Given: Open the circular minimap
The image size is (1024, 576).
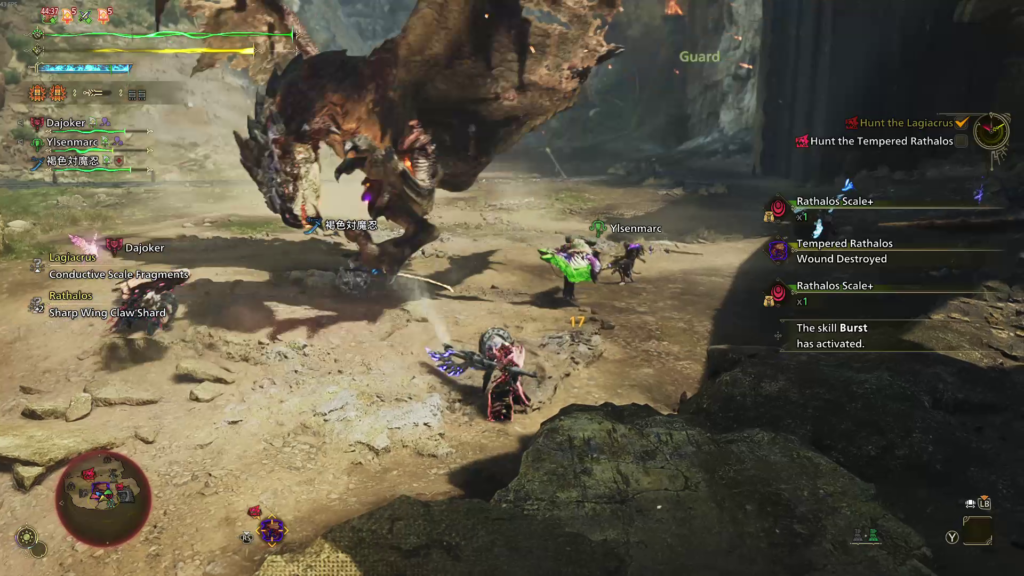Looking at the screenshot, I should point(103,497).
